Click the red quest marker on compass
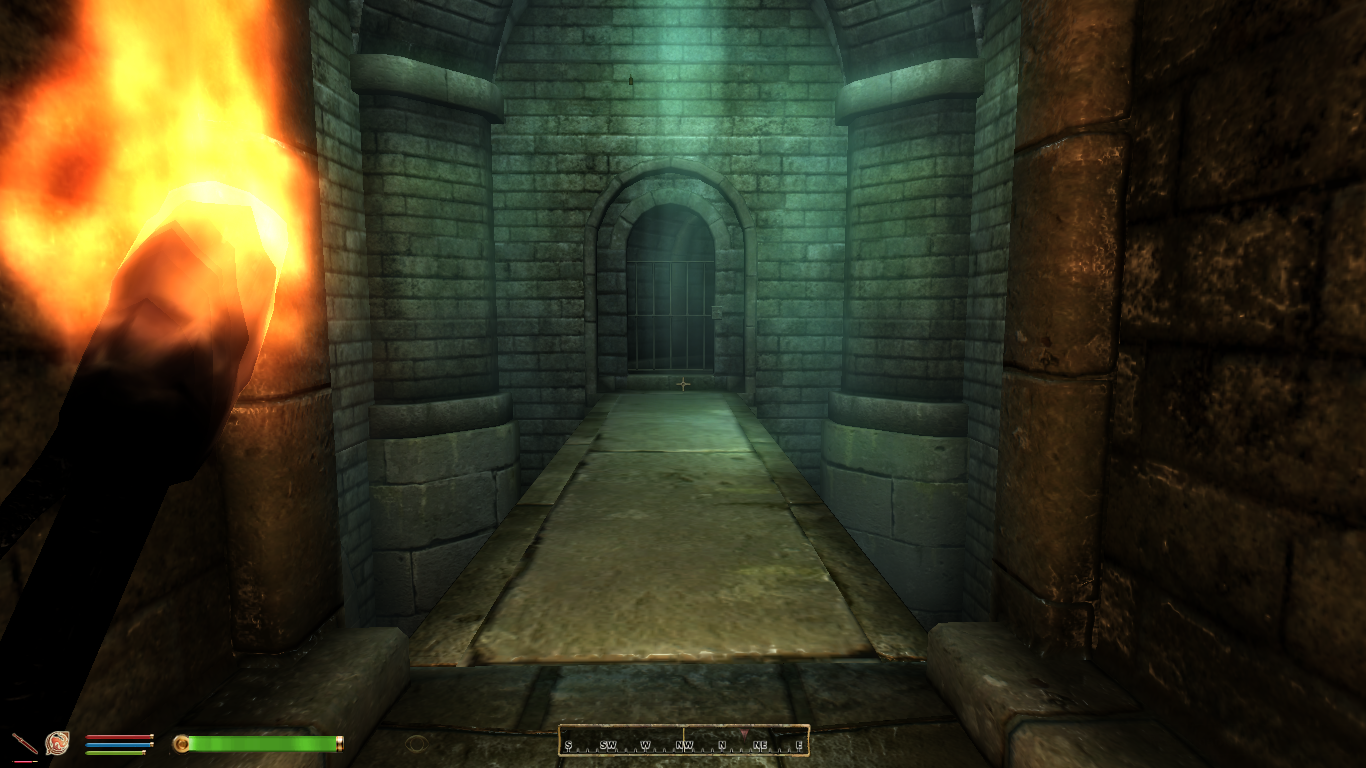This screenshot has width=1366, height=768. 743,735
